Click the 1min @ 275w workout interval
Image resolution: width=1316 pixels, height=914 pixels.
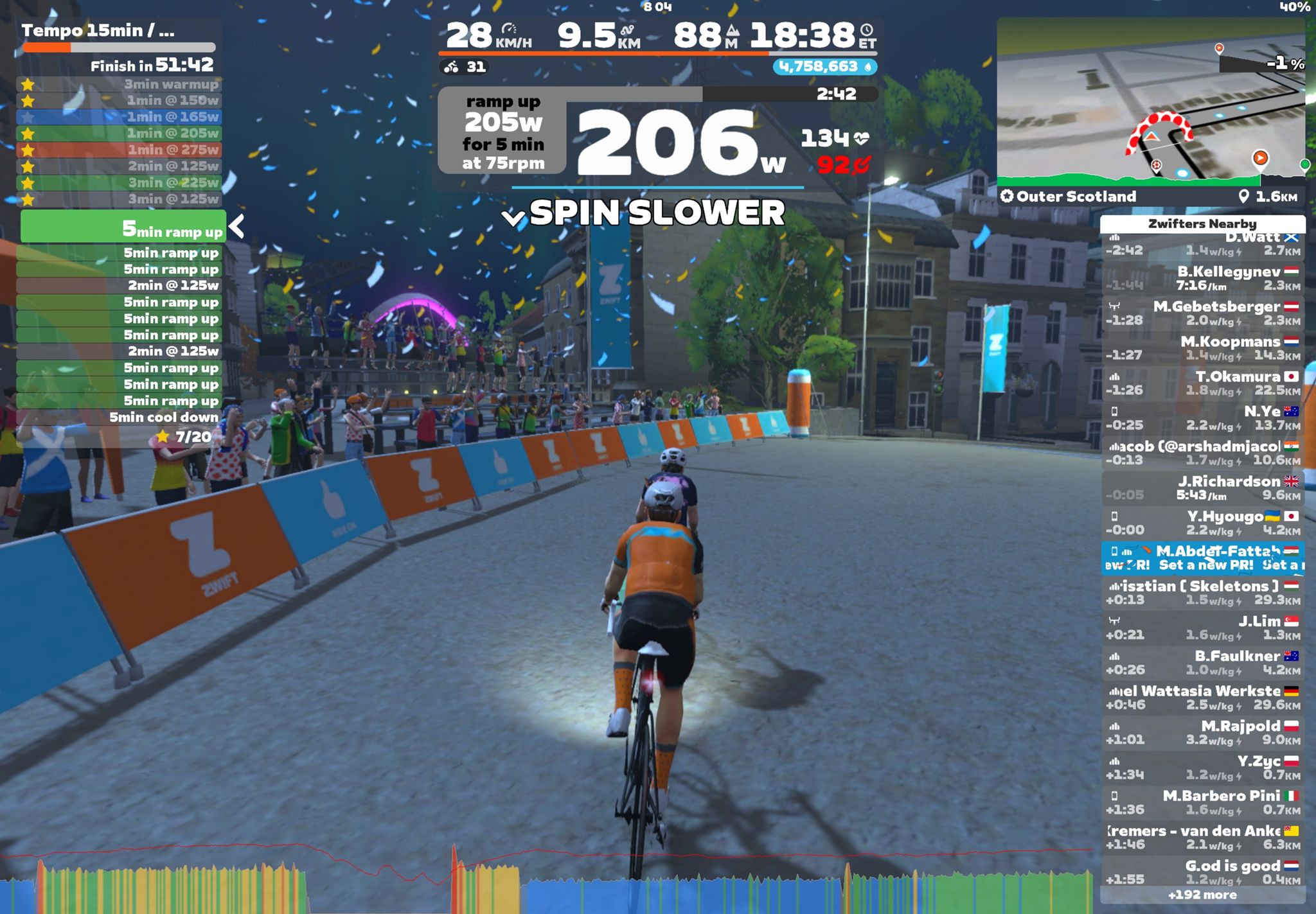[x=119, y=150]
